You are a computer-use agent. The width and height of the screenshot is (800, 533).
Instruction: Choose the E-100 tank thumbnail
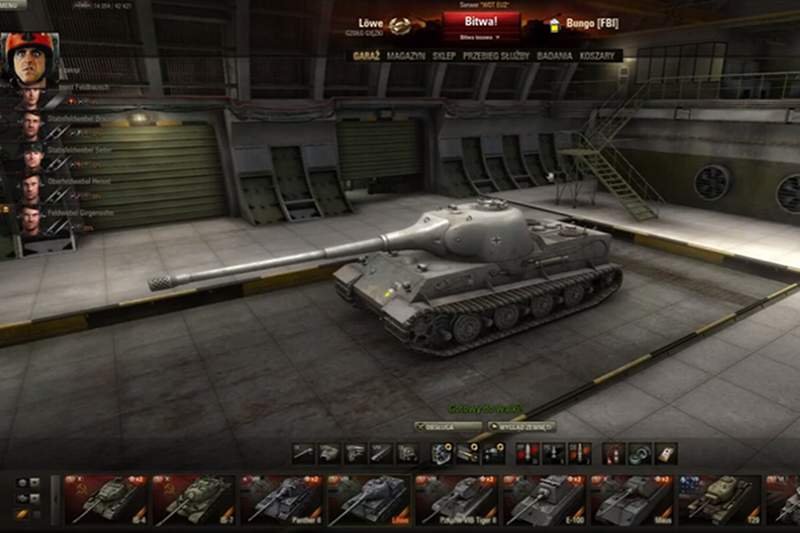545,500
